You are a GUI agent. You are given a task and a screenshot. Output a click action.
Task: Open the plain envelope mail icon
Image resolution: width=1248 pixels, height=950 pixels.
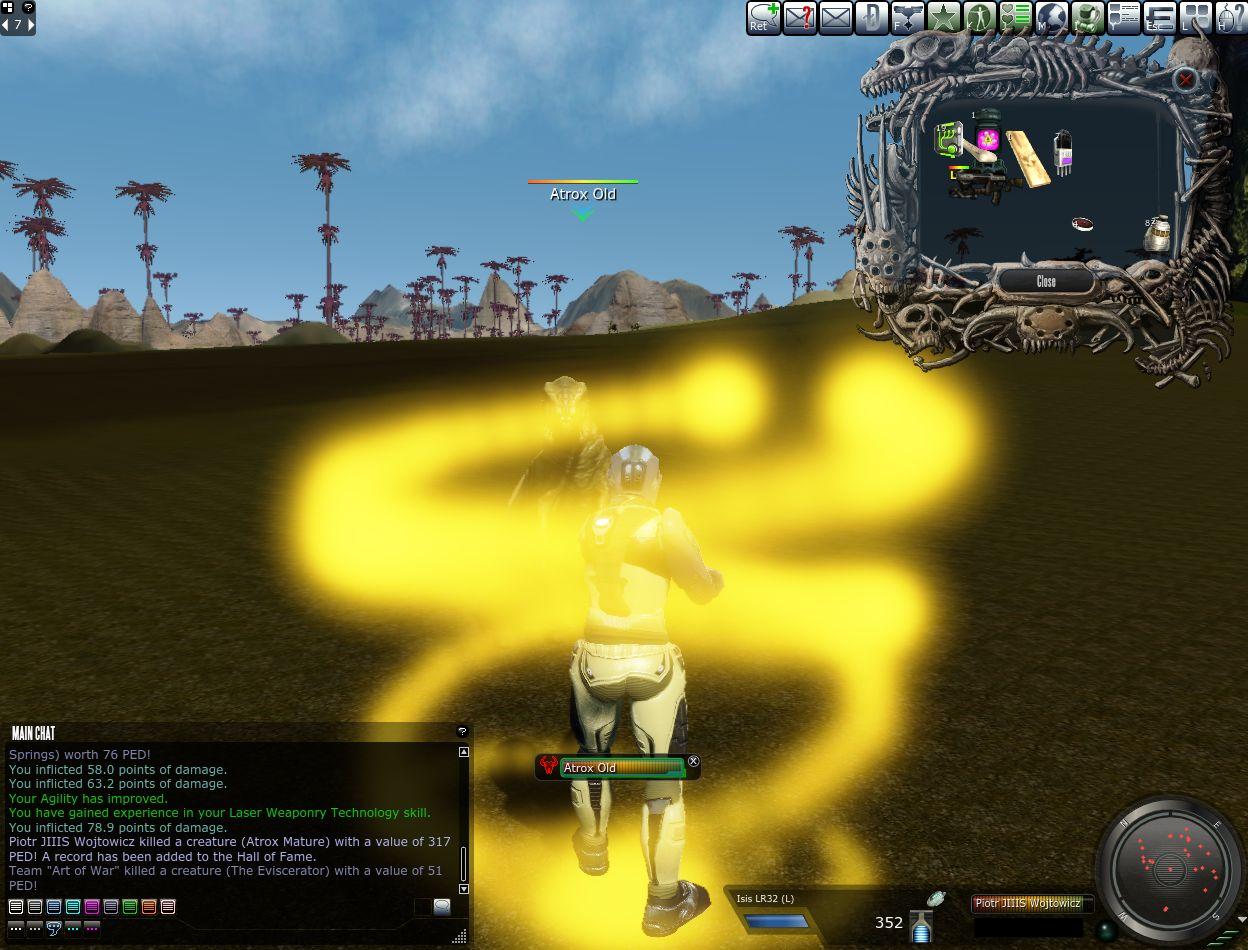click(x=835, y=18)
